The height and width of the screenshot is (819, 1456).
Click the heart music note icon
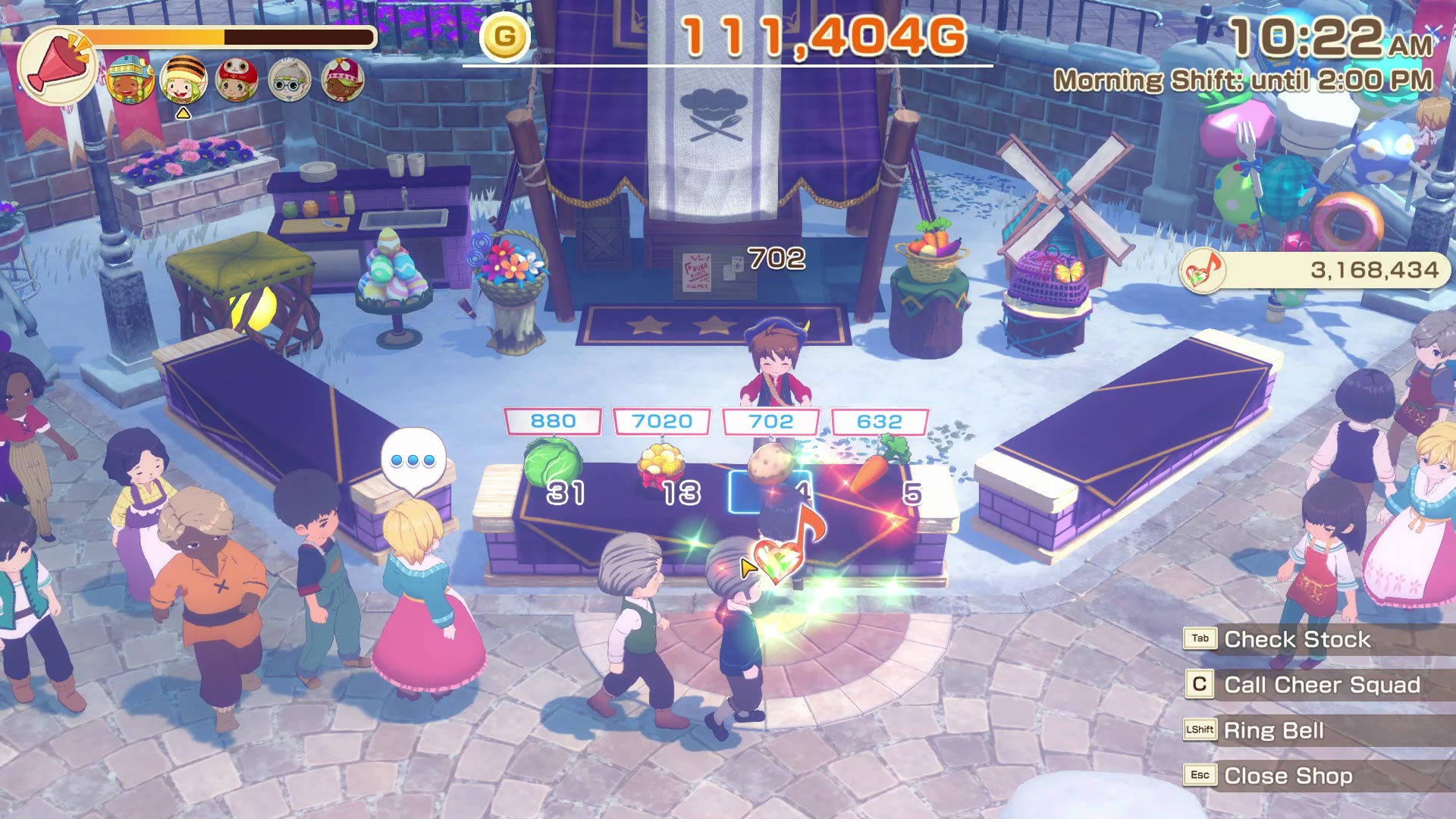point(1203,271)
